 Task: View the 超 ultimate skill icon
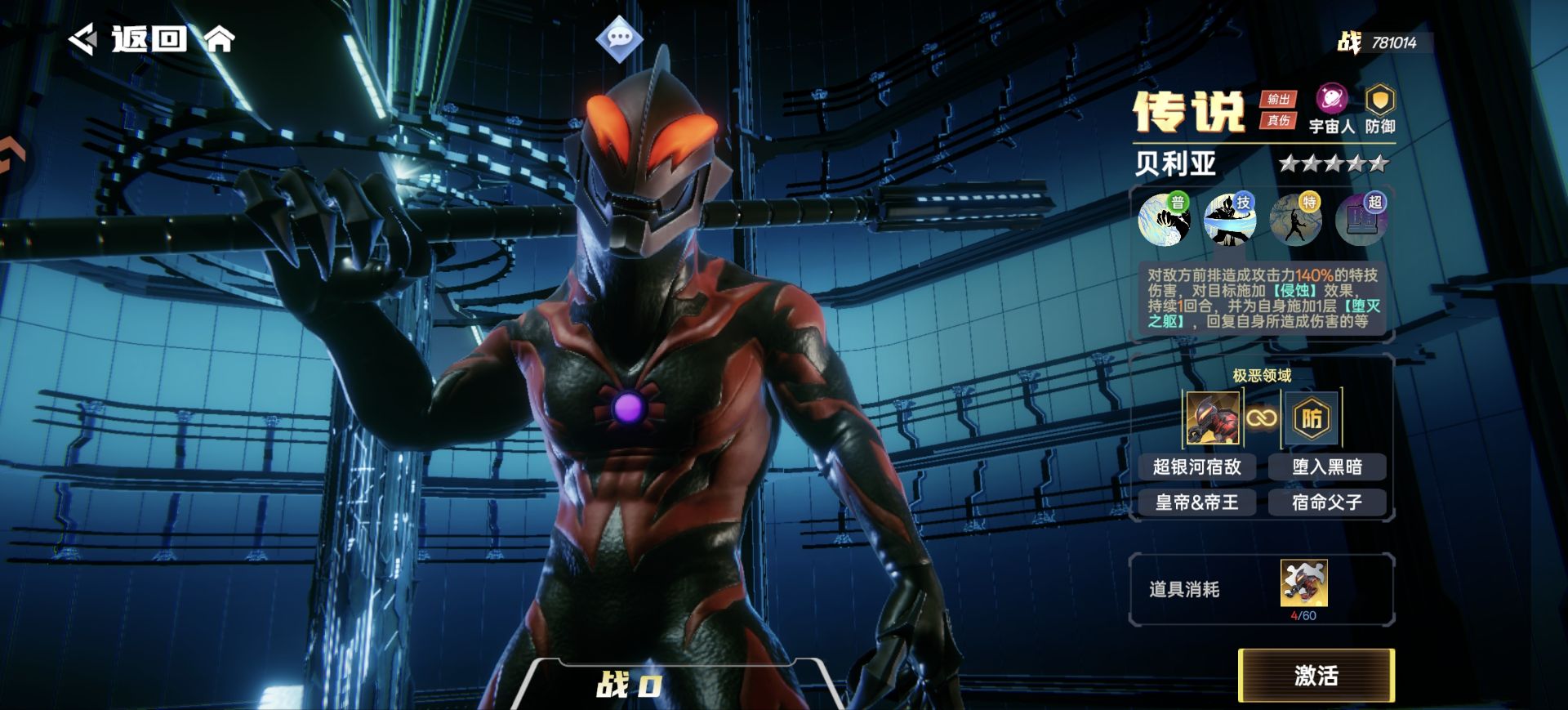click(1361, 219)
